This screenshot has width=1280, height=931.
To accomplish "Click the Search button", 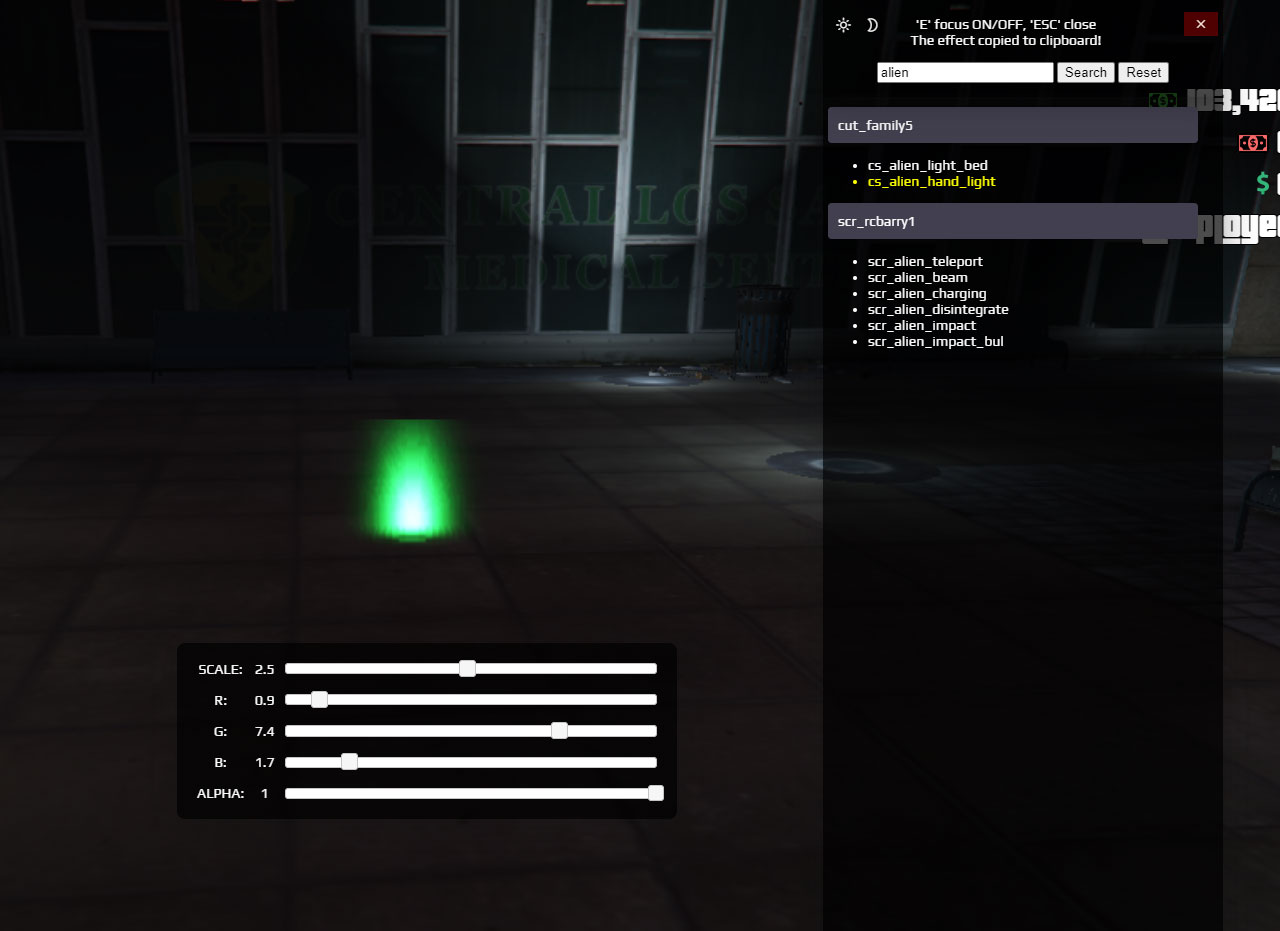I will pos(1085,72).
